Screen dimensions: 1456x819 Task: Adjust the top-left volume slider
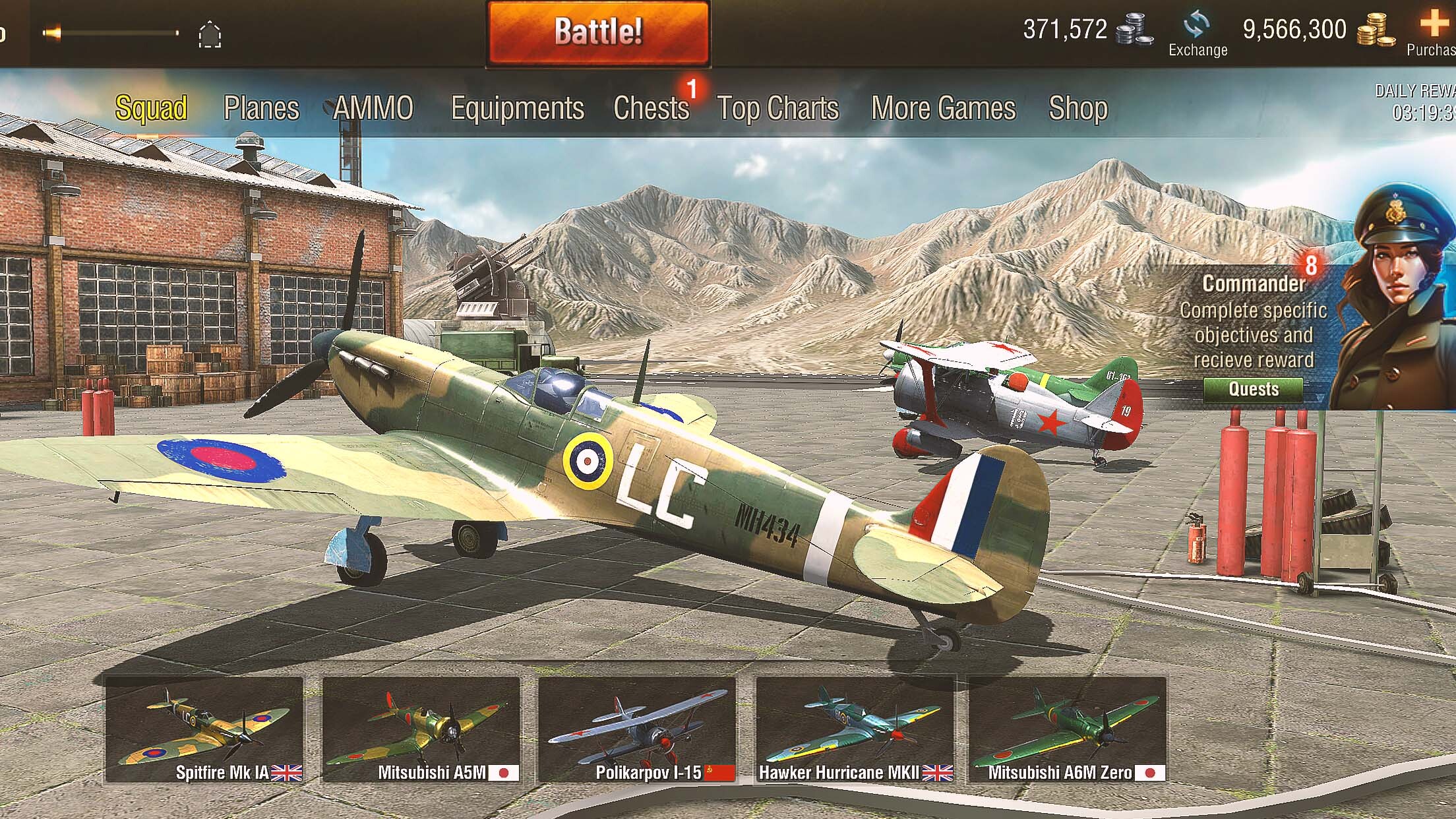pyautogui.click(x=112, y=32)
